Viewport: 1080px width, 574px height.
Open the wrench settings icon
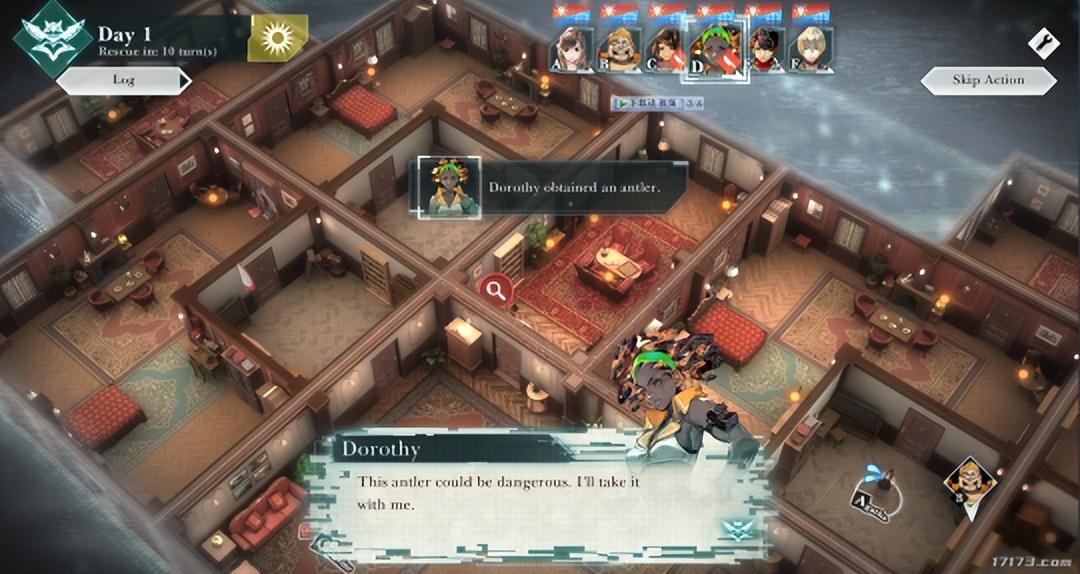1043,43
